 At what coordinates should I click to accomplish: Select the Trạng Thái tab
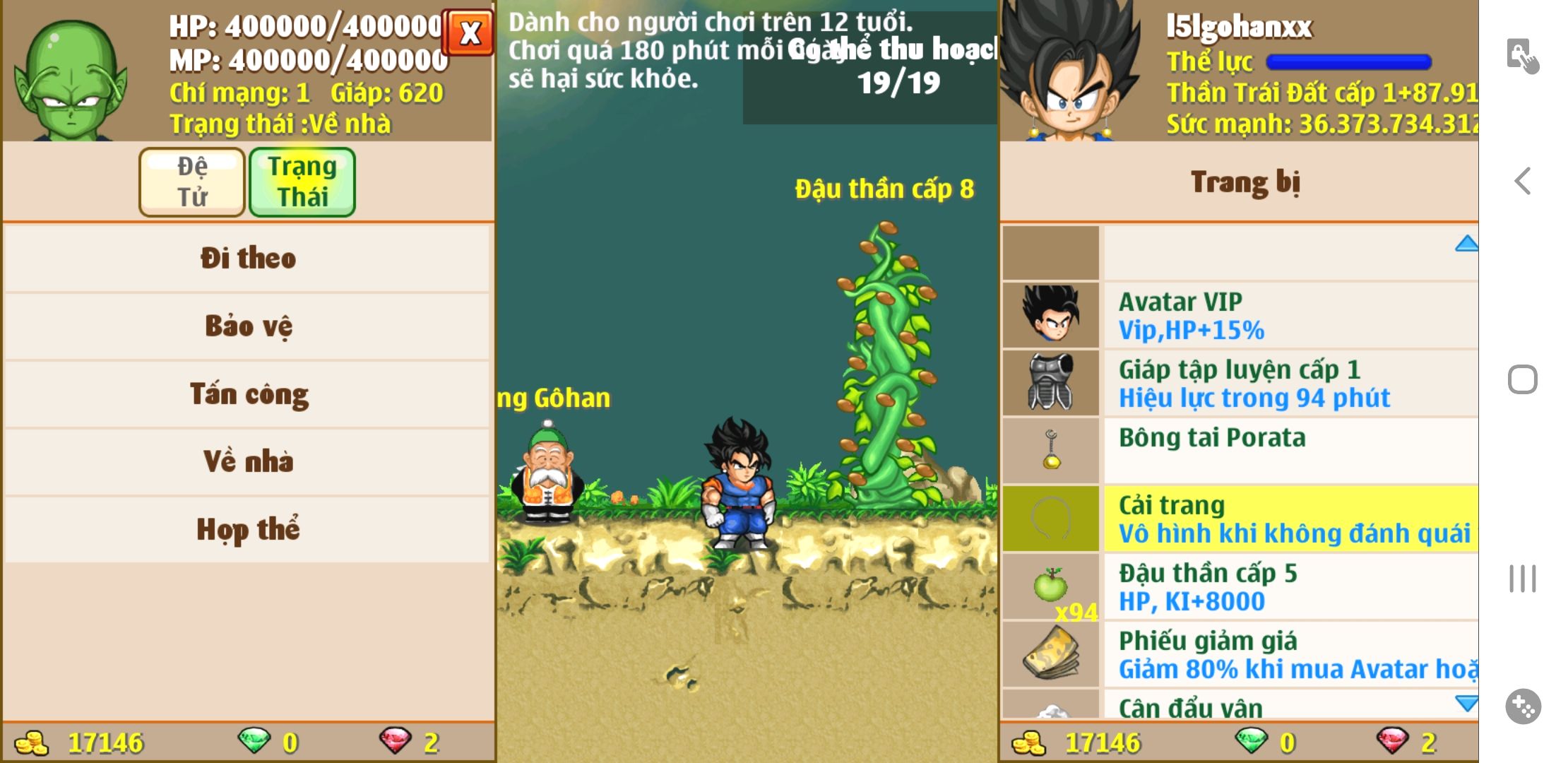[x=302, y=182]
